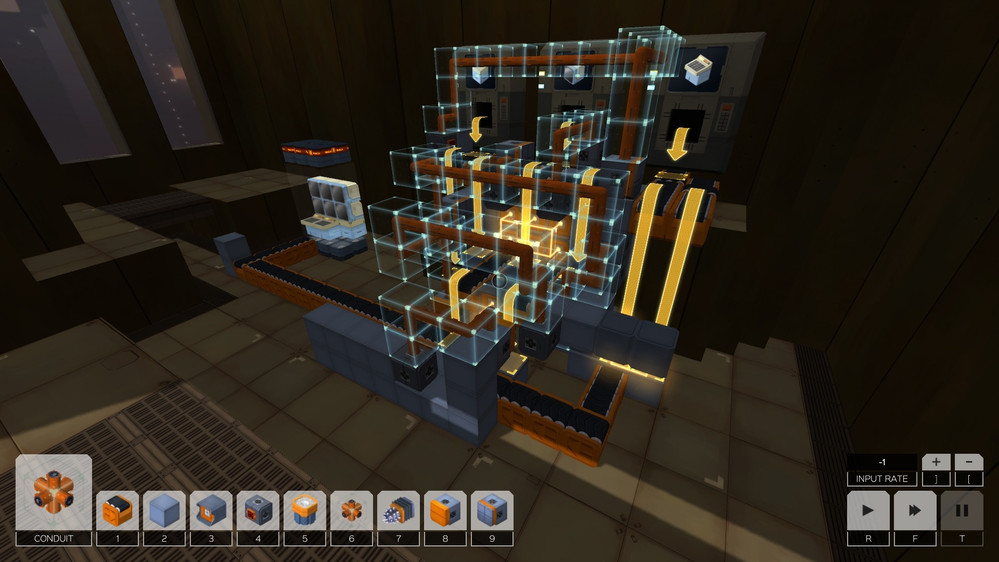Select the small conduit in slot 6
This screenshot has height=562, width=999.
(352, 510)
